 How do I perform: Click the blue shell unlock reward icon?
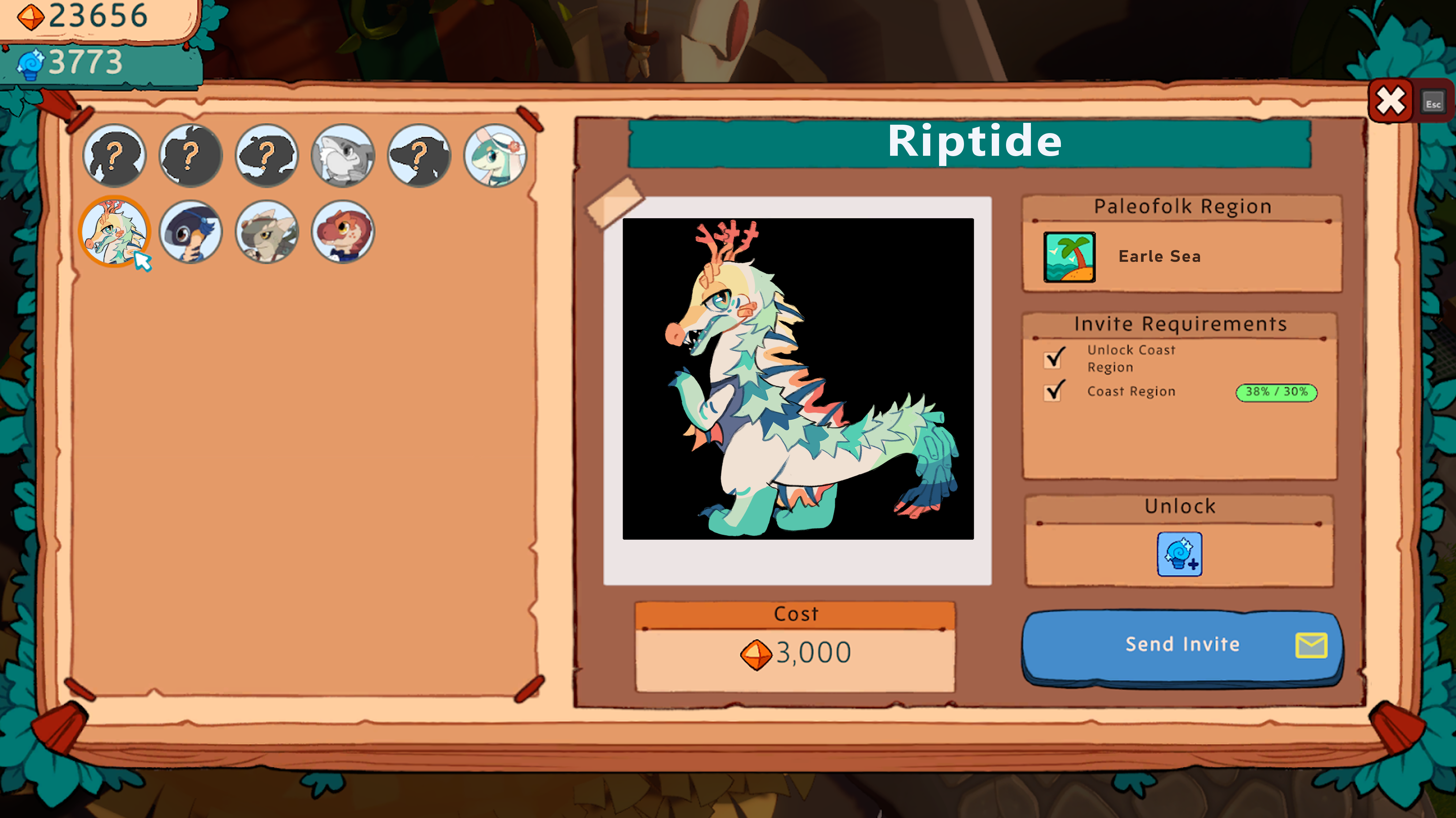(x=1179, y=554)
